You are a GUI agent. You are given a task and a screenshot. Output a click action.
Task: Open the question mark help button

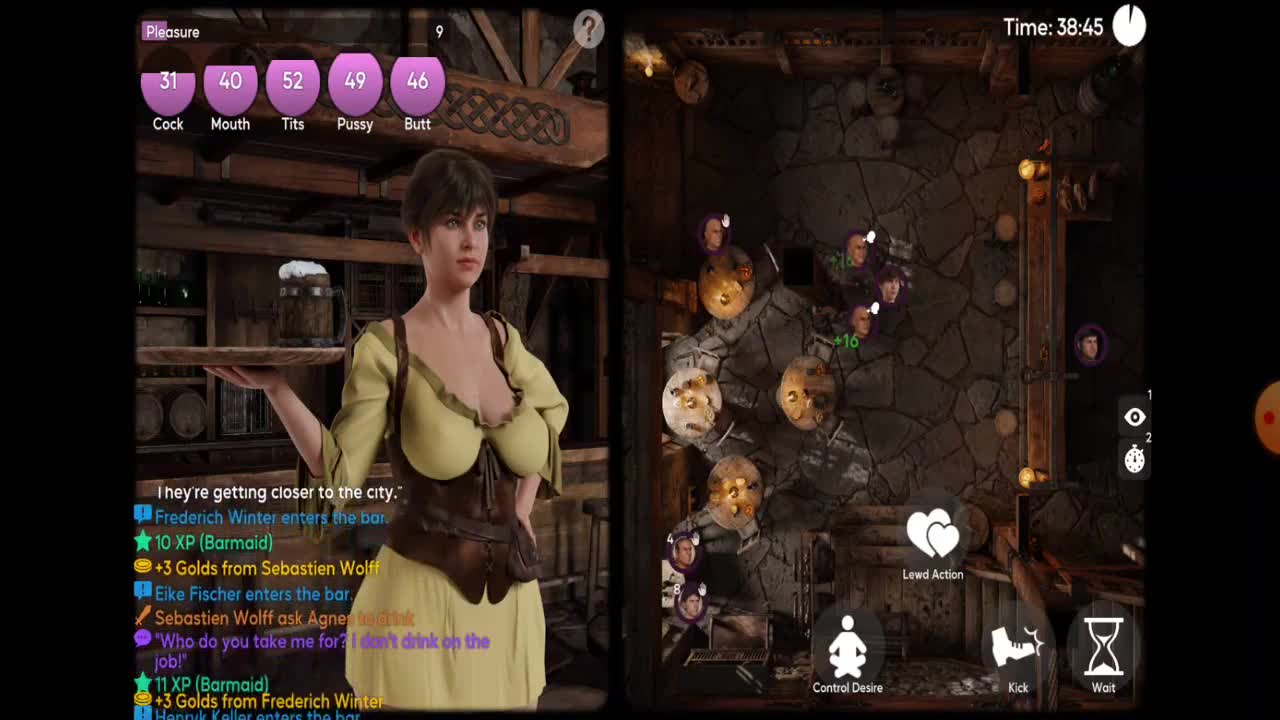(588, 29)
